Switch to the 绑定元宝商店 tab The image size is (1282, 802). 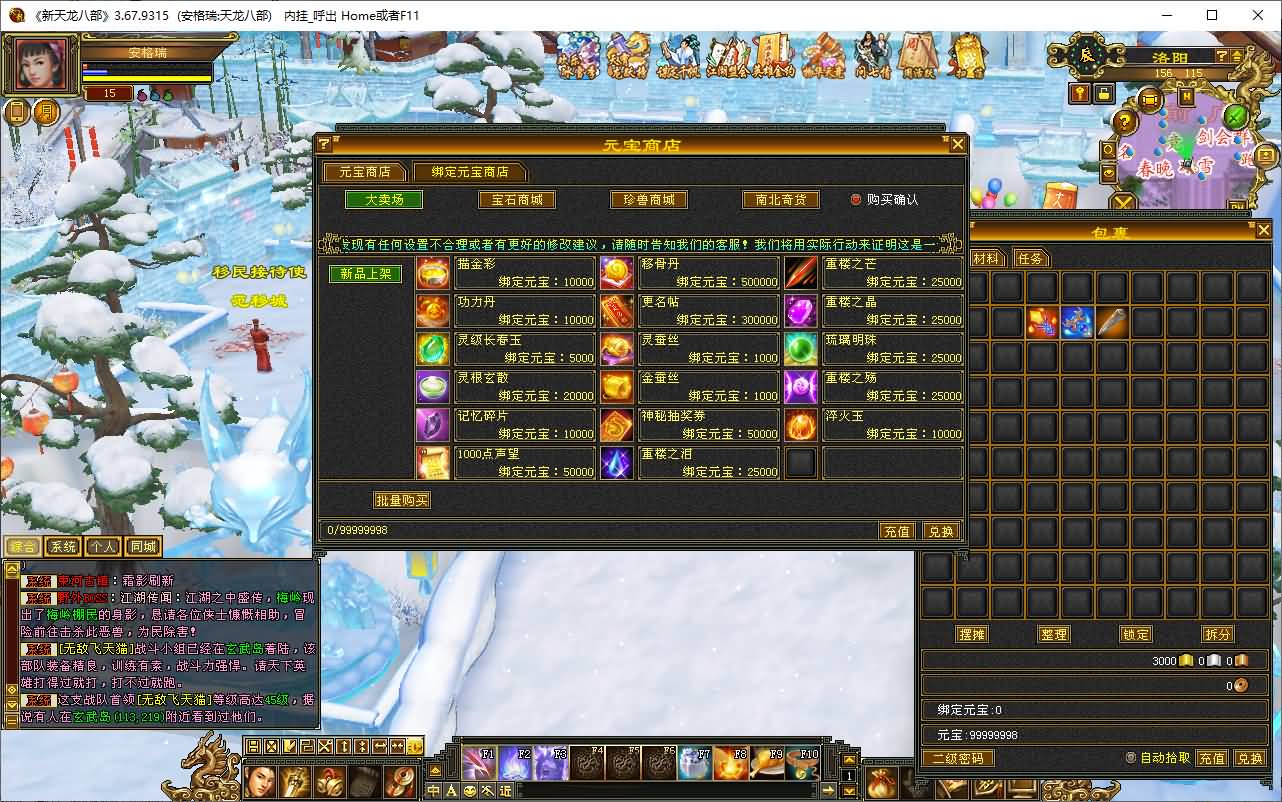coord(471,171)
